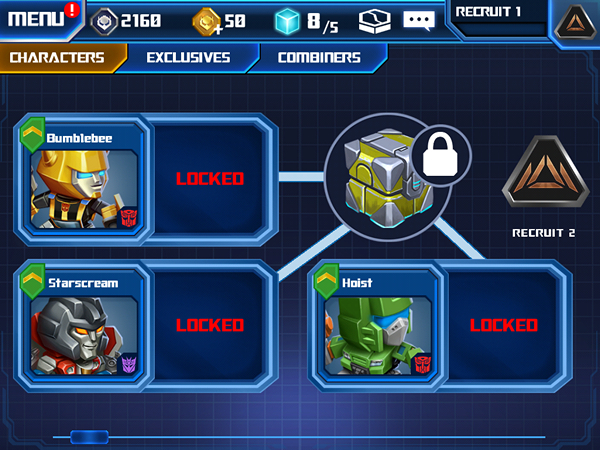Screen dimensions: 600x450
Task: Switch to the Exclusives tab
Action: click(x=188, y=57)
